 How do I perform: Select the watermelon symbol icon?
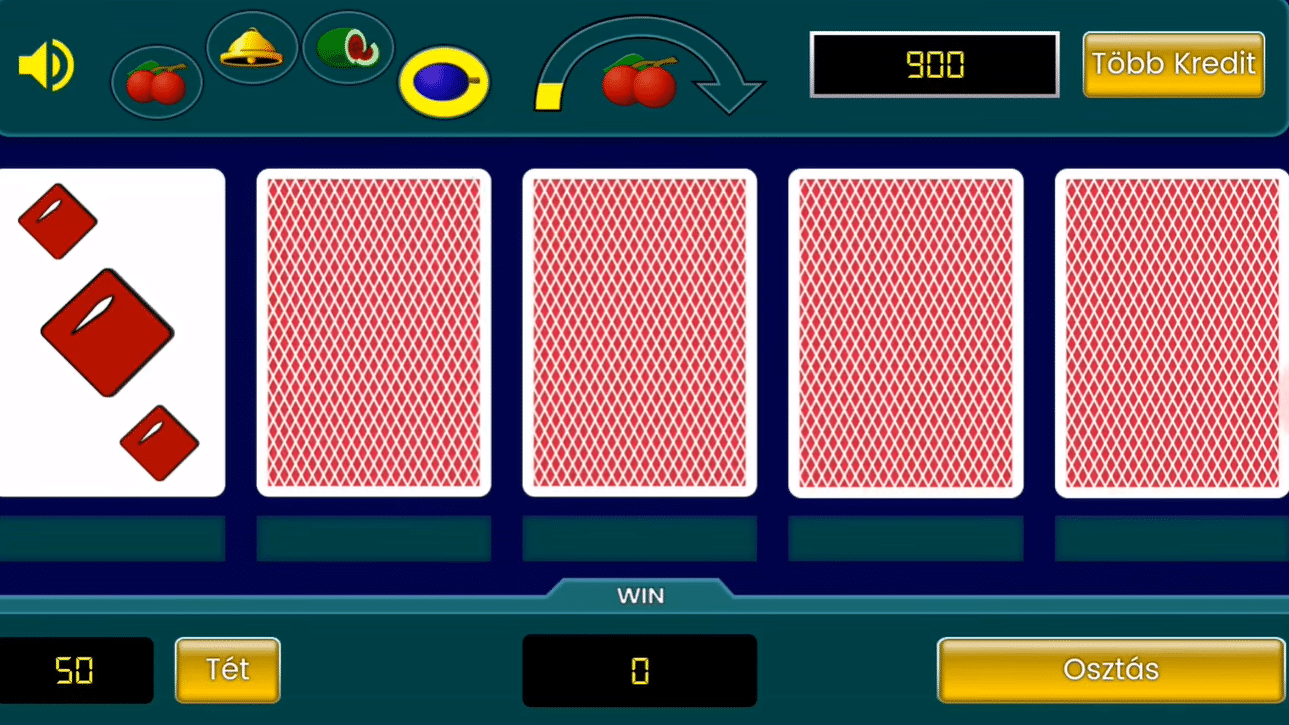tap(347, 46)
